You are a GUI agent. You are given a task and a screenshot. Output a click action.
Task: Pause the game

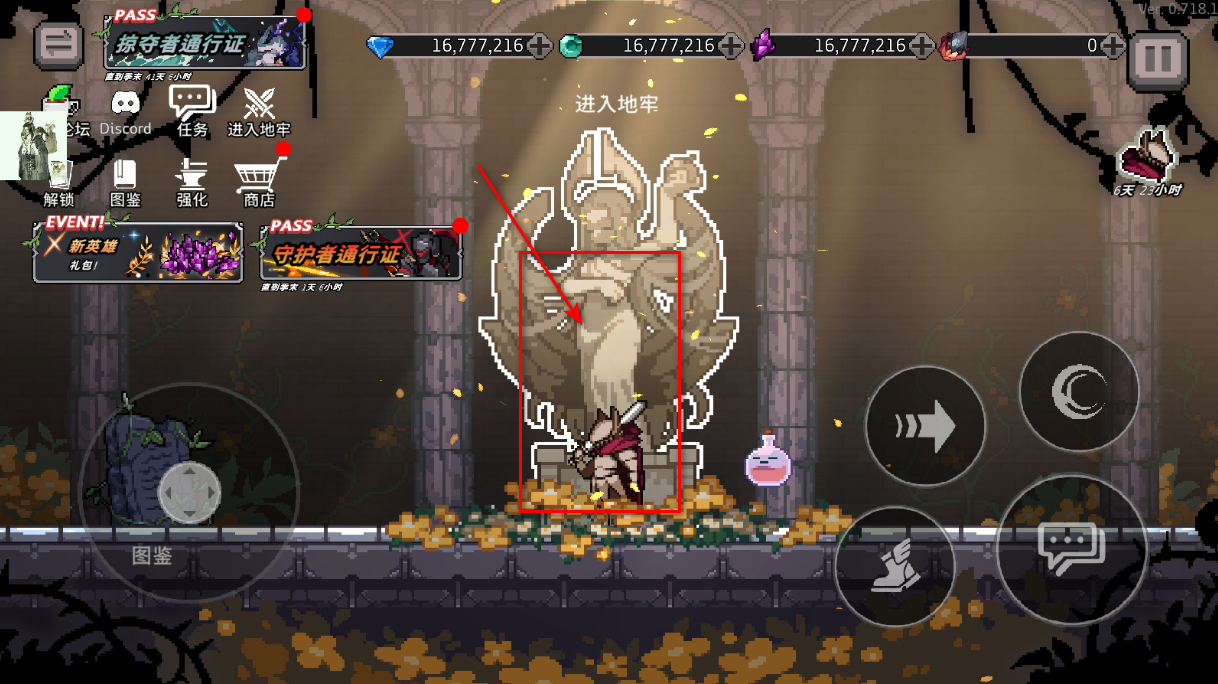(1157, 59)
